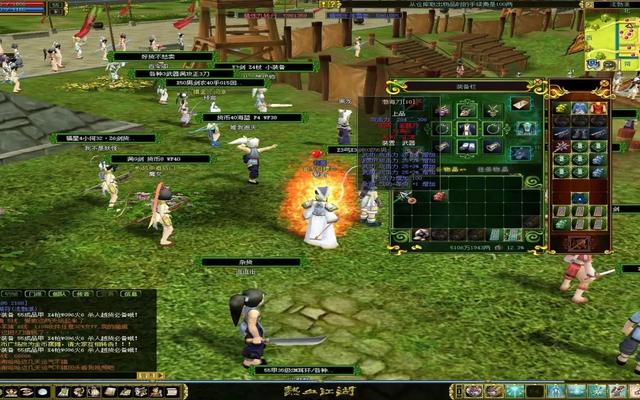The height and width of the screenshot is (400, 640).
Task: Select the boots equipment slot
Action: click(466, 147)
